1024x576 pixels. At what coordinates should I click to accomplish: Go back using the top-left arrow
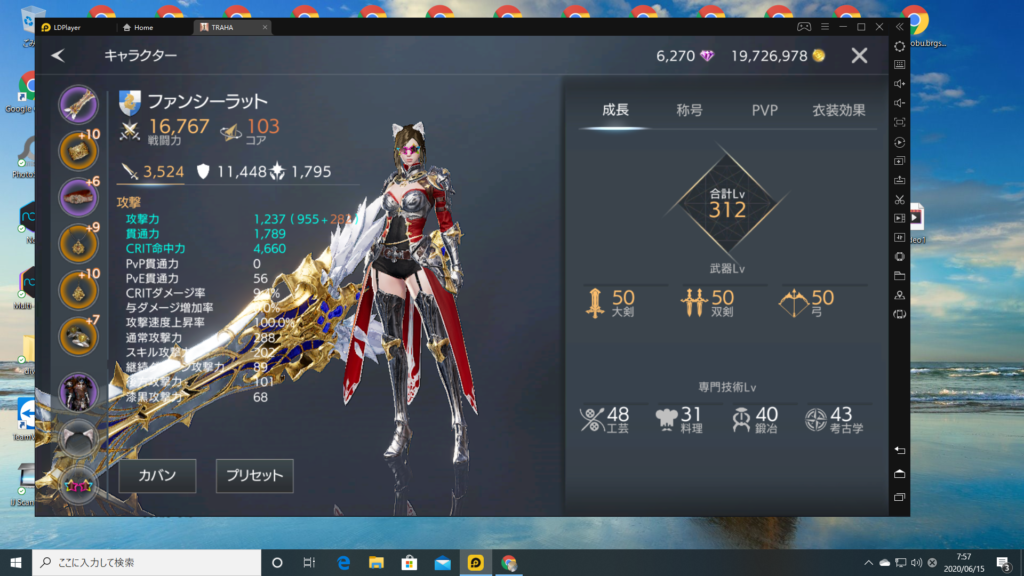point(58,56)
